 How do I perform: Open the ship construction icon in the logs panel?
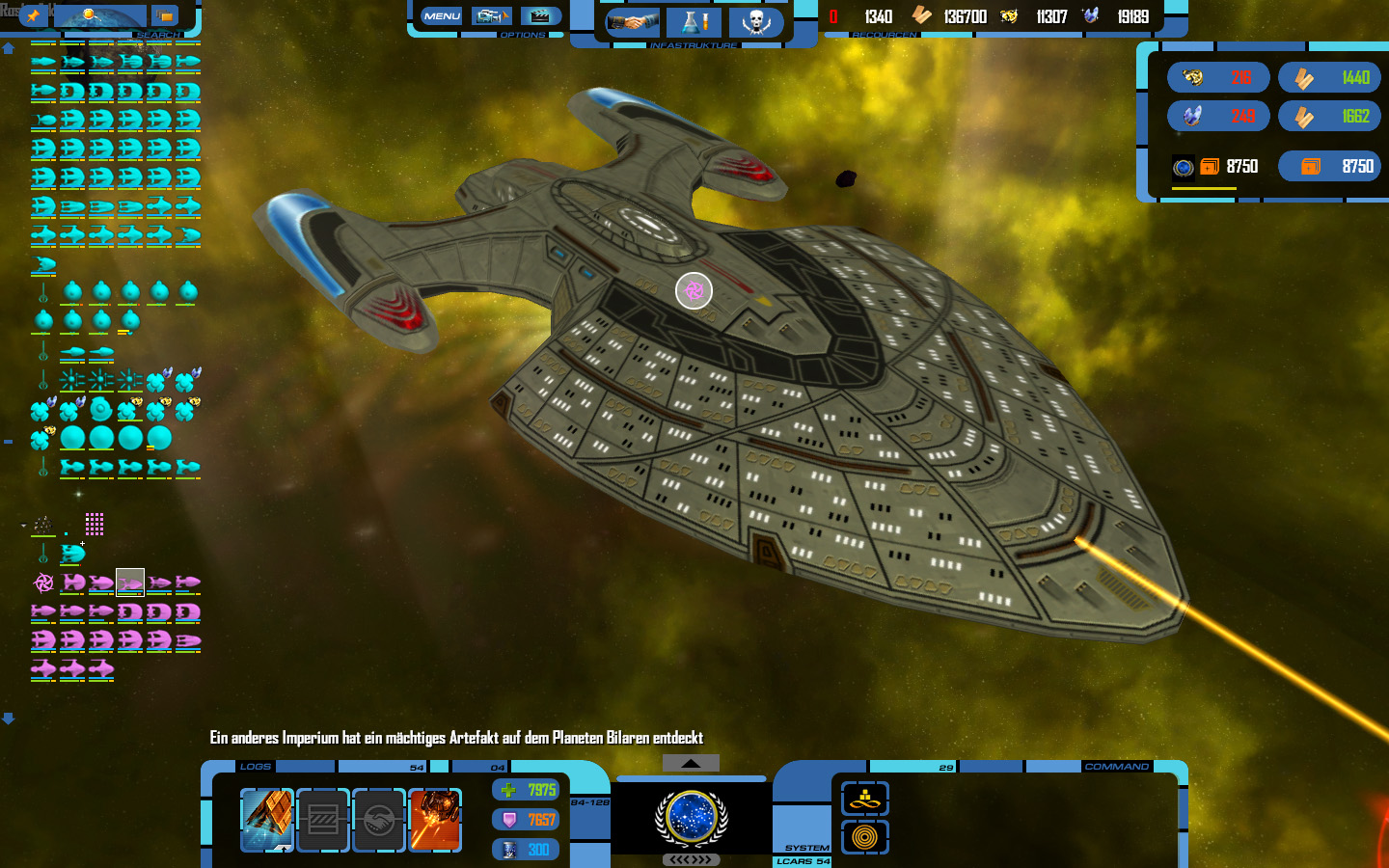pos(267,820)
